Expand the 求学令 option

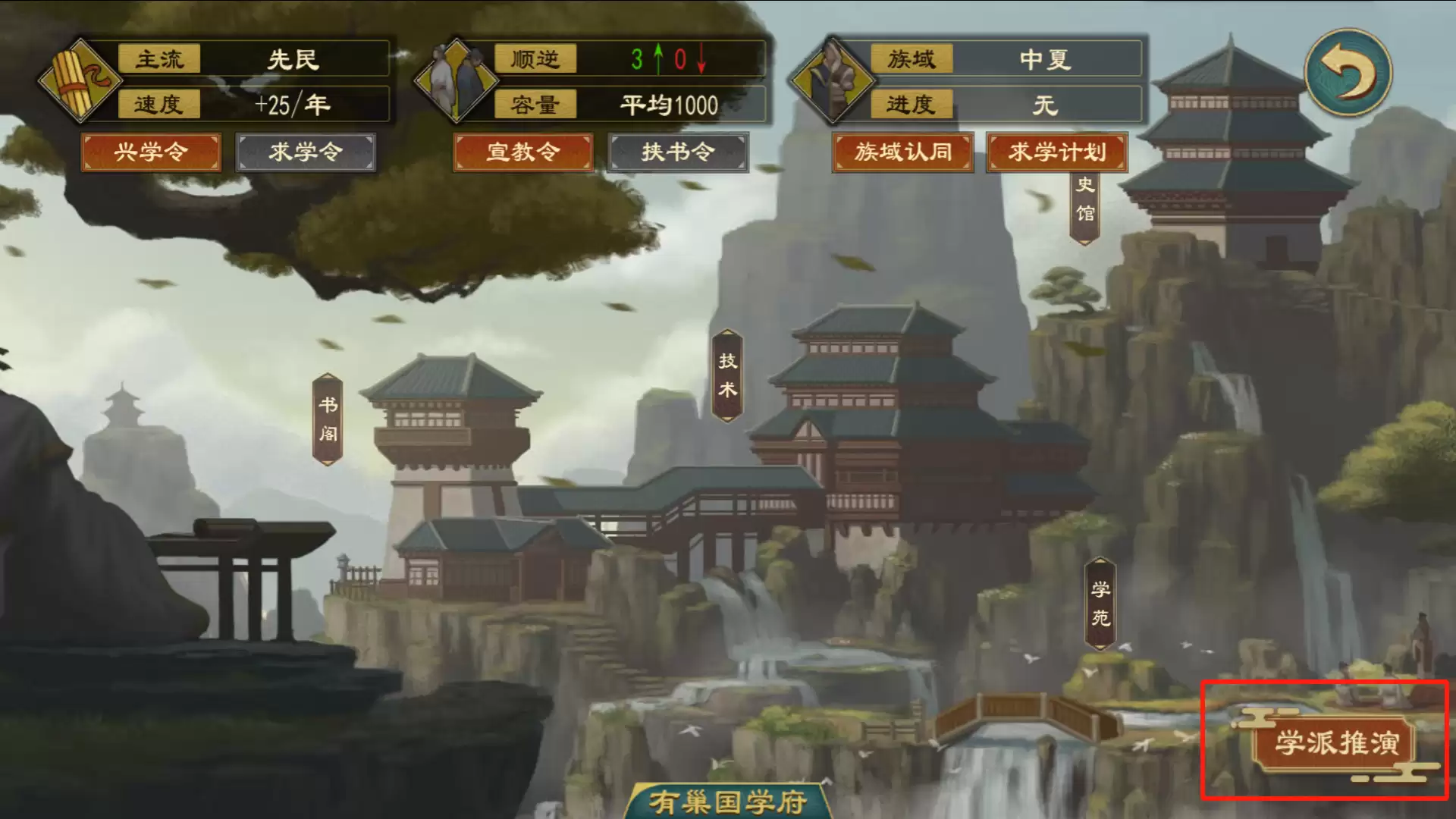(x=306, y=152)
